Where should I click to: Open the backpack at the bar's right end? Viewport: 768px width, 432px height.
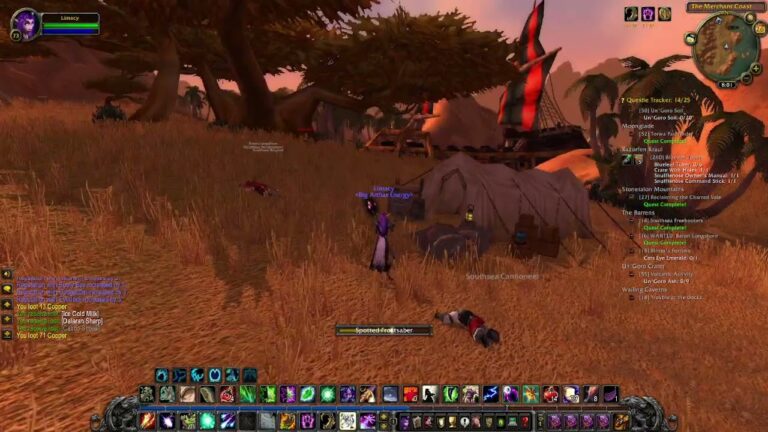(x=622, y=421)
